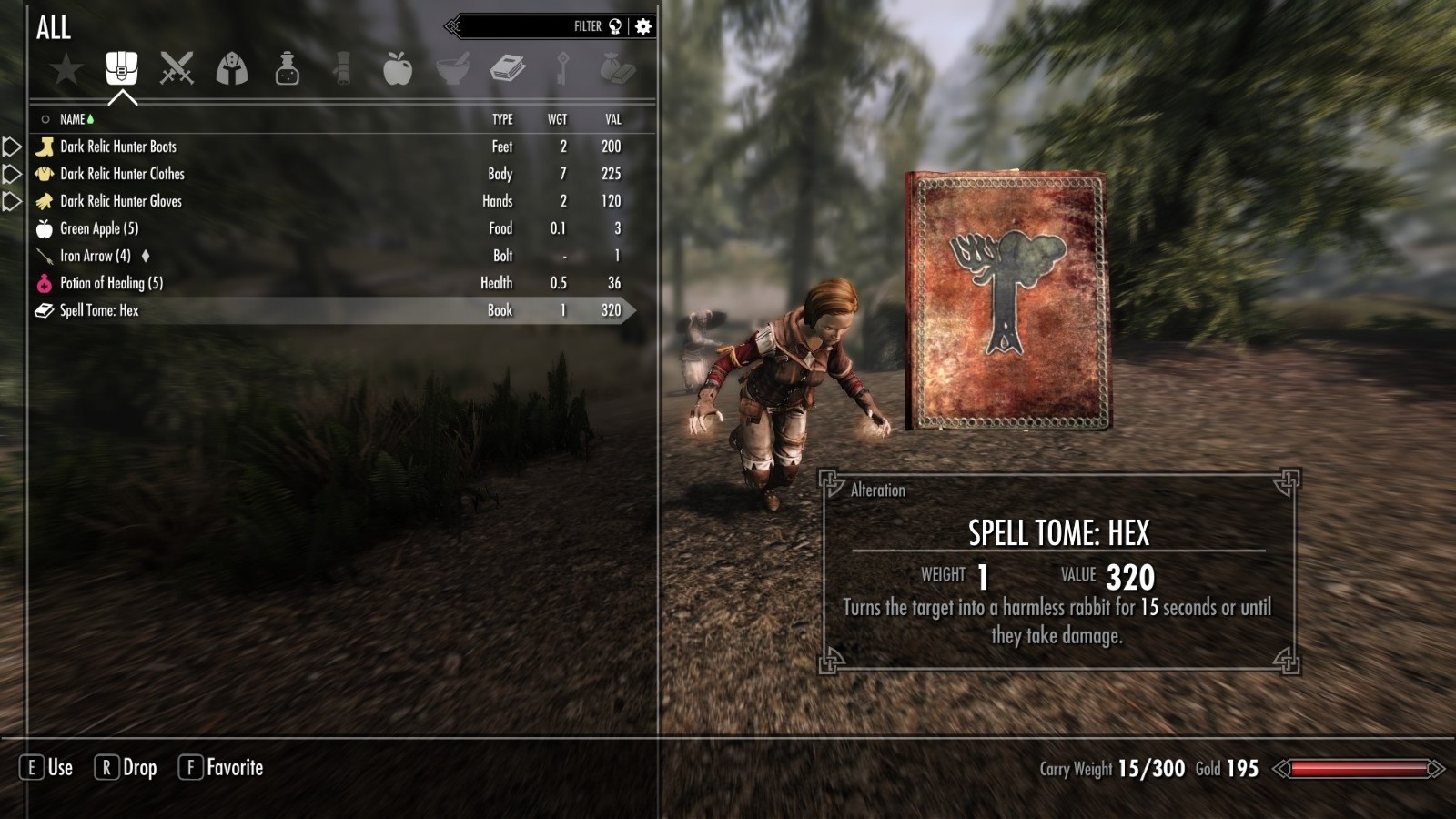
Task: Sort inventory by the TYPE column
Action: (x=502, y=119)
